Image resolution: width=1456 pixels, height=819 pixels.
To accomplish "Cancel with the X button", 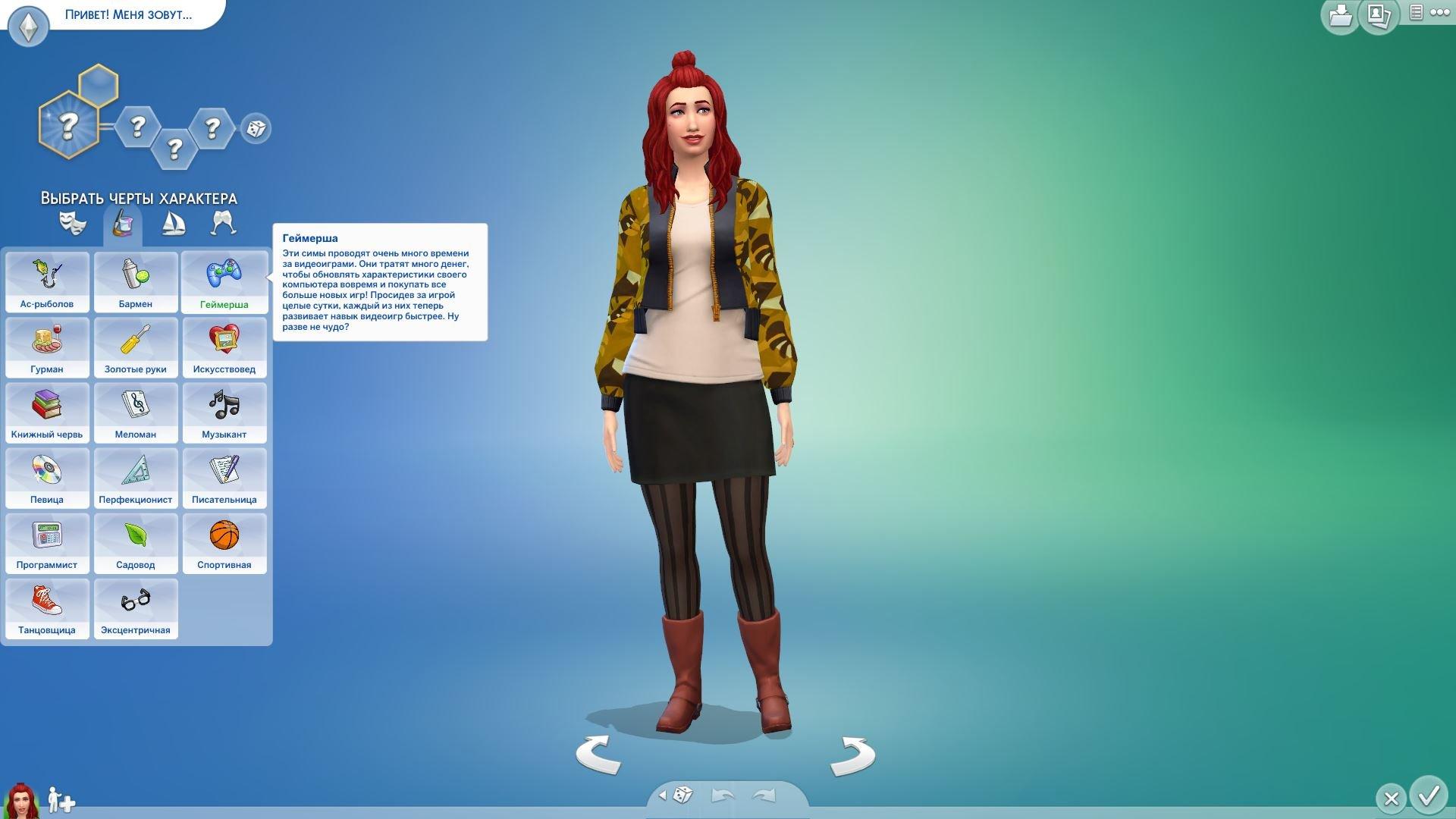I will [1391, 798].
